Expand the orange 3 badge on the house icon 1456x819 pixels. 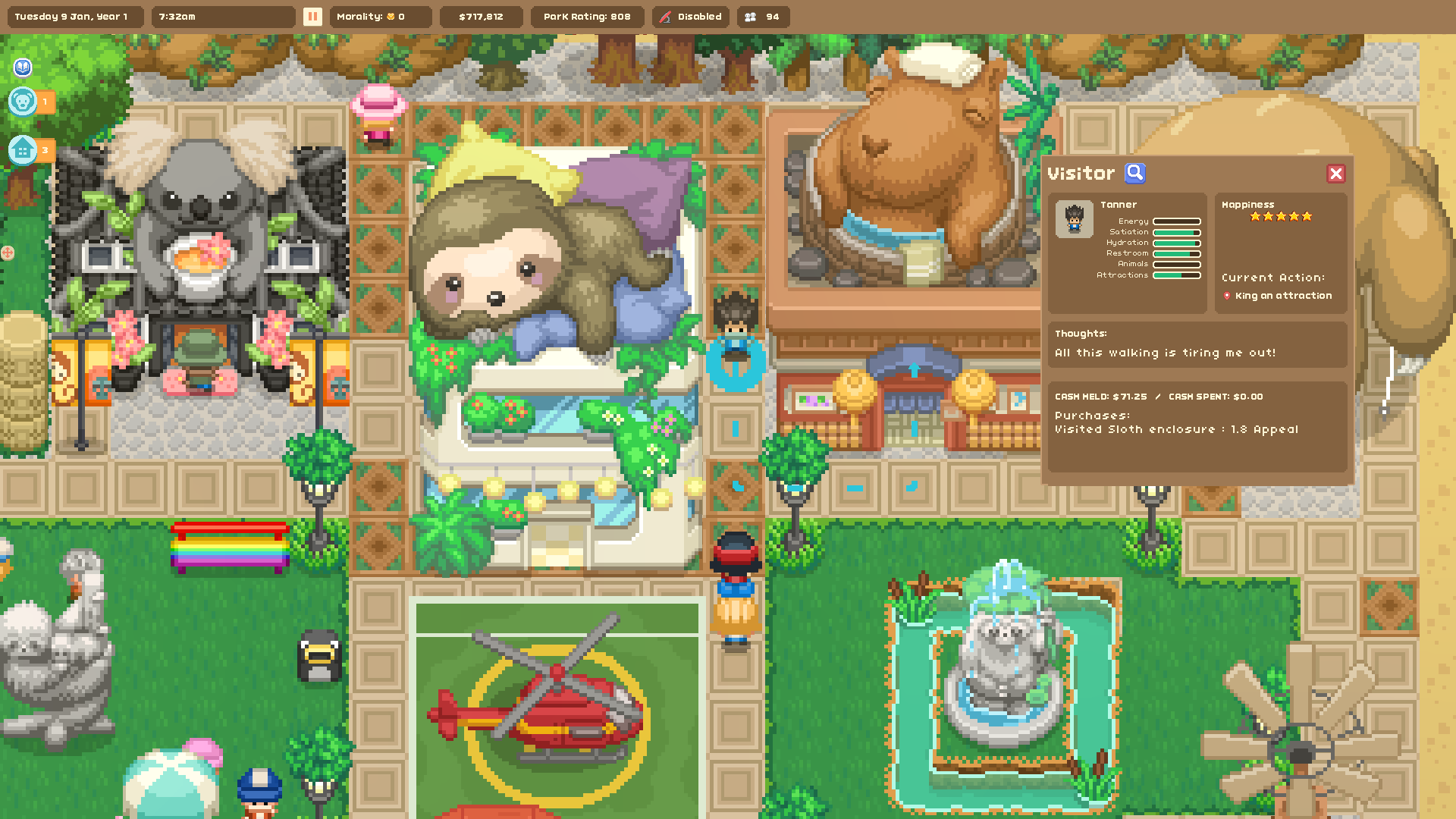[45, 150]
